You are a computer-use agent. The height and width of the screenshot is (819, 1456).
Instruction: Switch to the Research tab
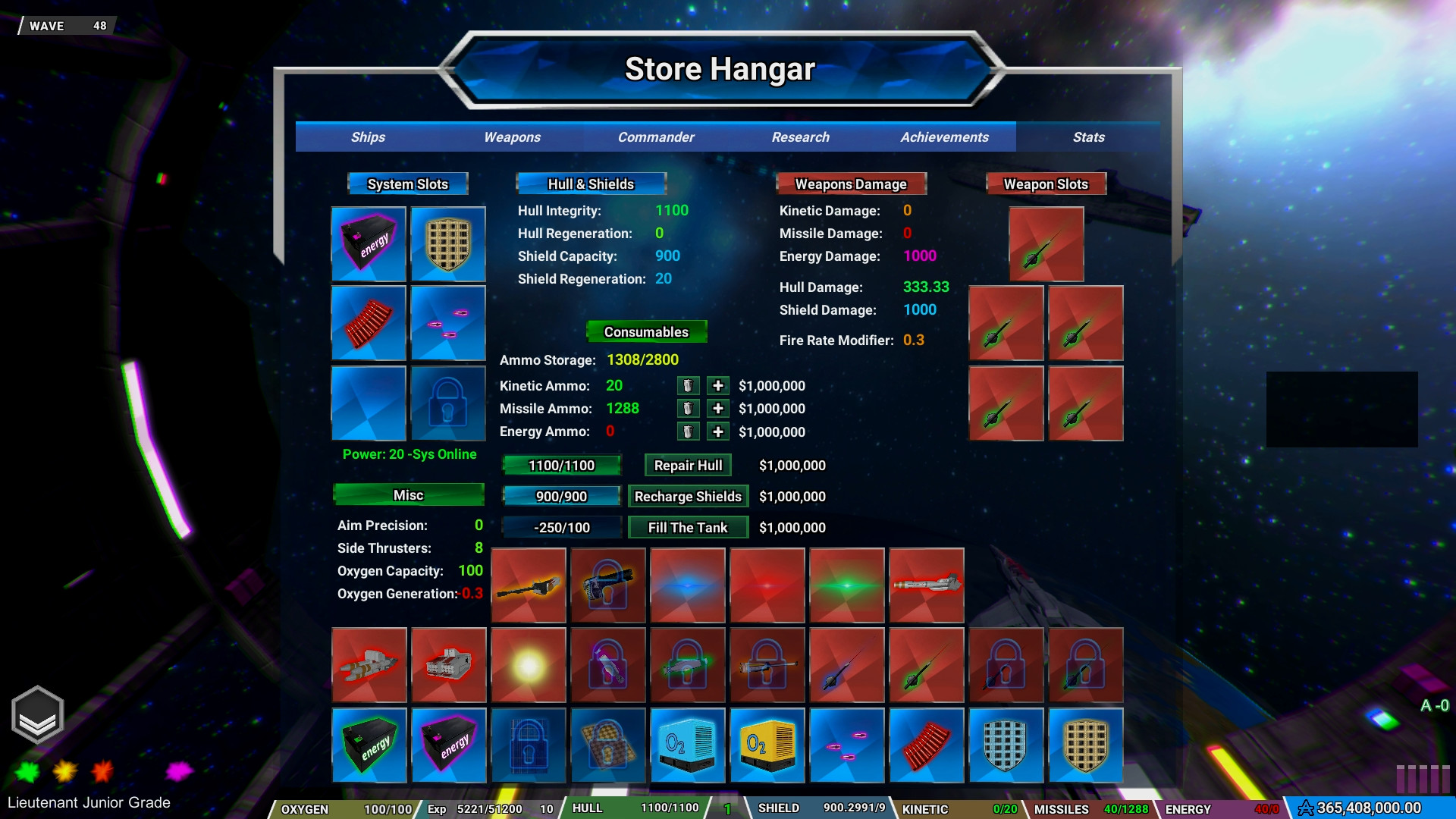(800, 137)
